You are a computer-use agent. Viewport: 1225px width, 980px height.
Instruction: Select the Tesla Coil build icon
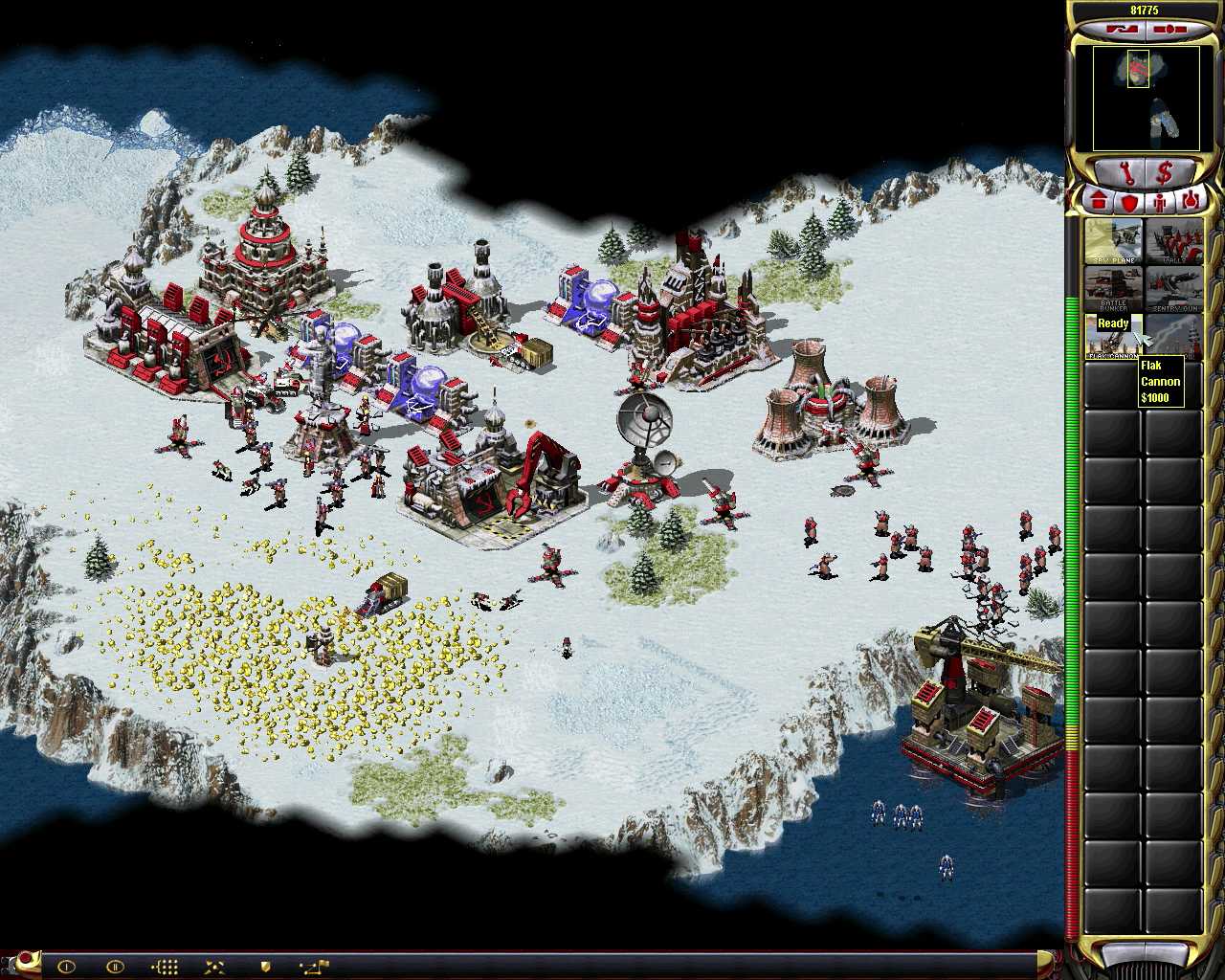[1173, 336]
